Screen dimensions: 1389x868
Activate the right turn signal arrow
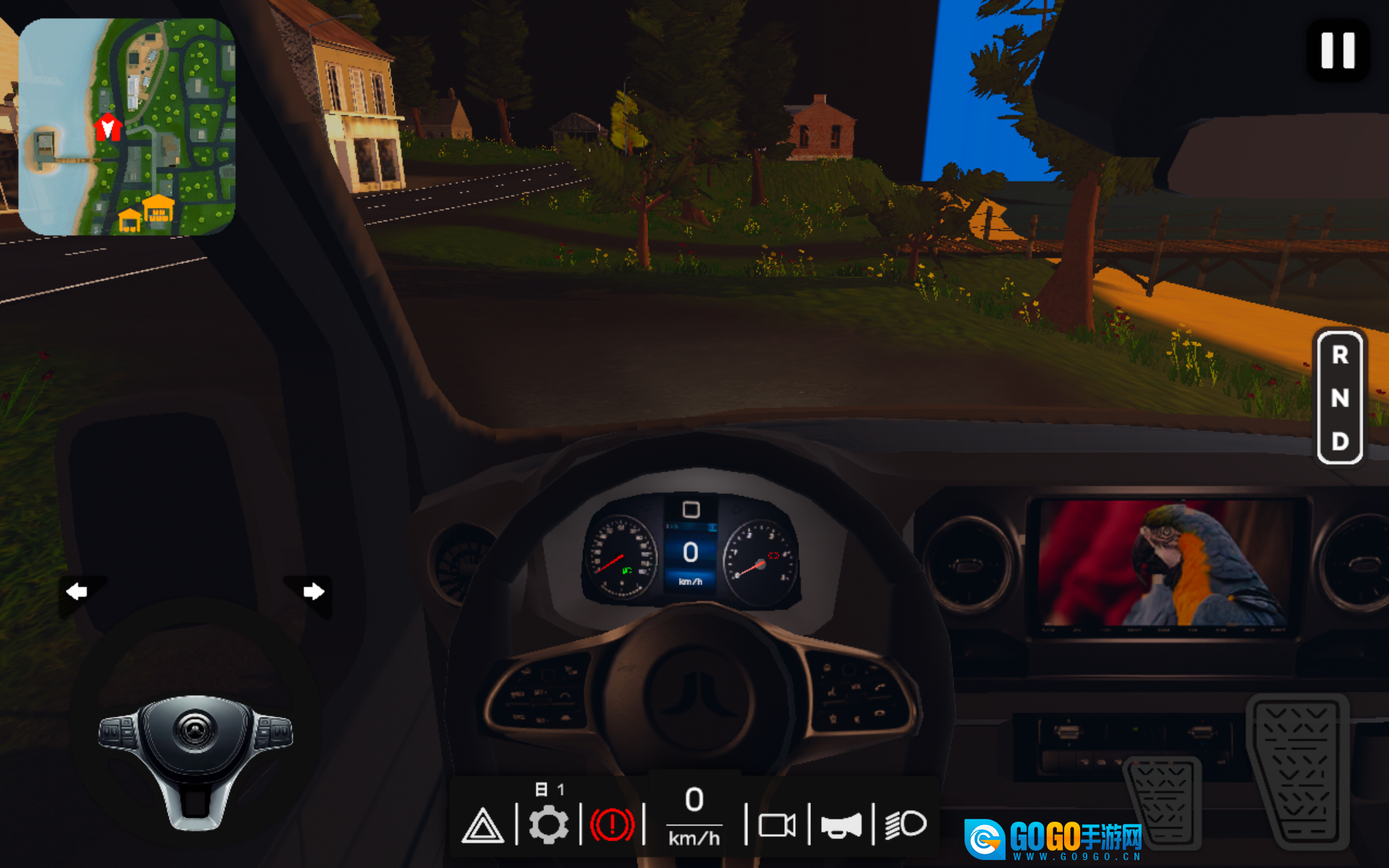coord(313,592)
